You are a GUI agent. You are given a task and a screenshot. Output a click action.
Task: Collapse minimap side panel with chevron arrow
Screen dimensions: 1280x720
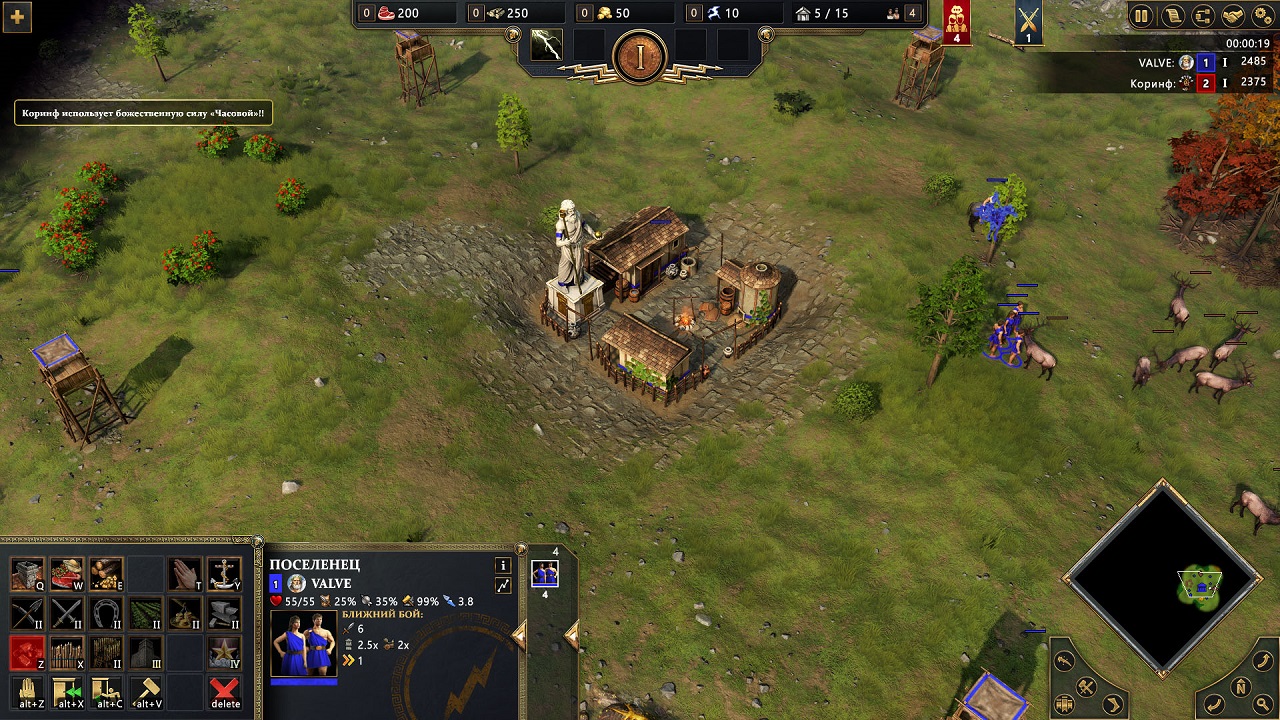pos(1113,704)
